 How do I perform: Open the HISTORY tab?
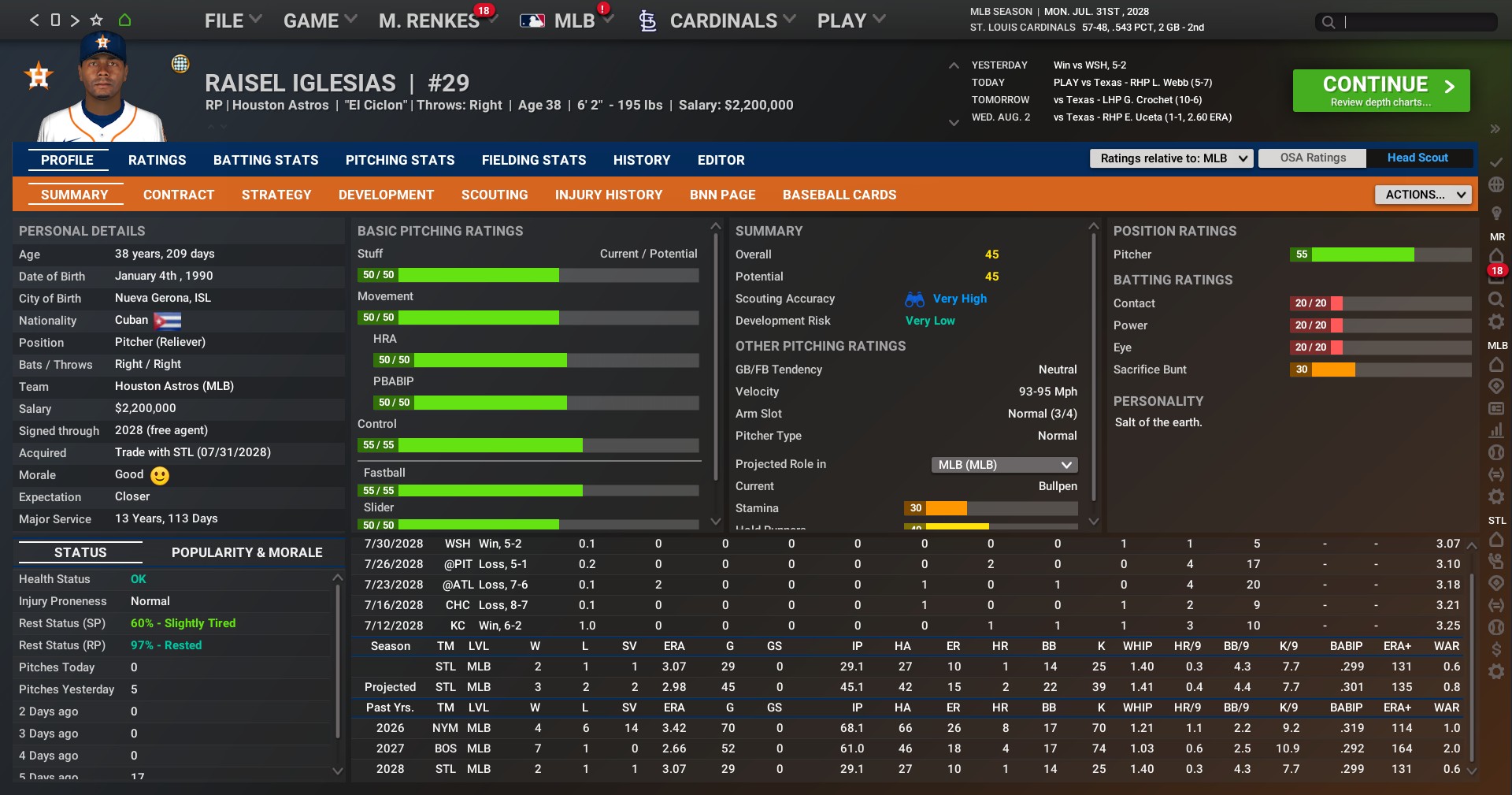click(642, 160)
